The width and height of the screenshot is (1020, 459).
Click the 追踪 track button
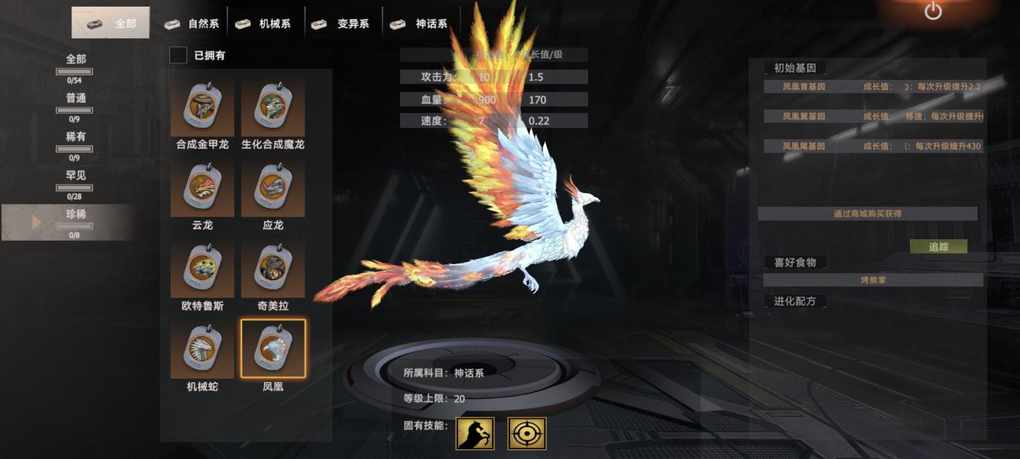coord(938,246)
